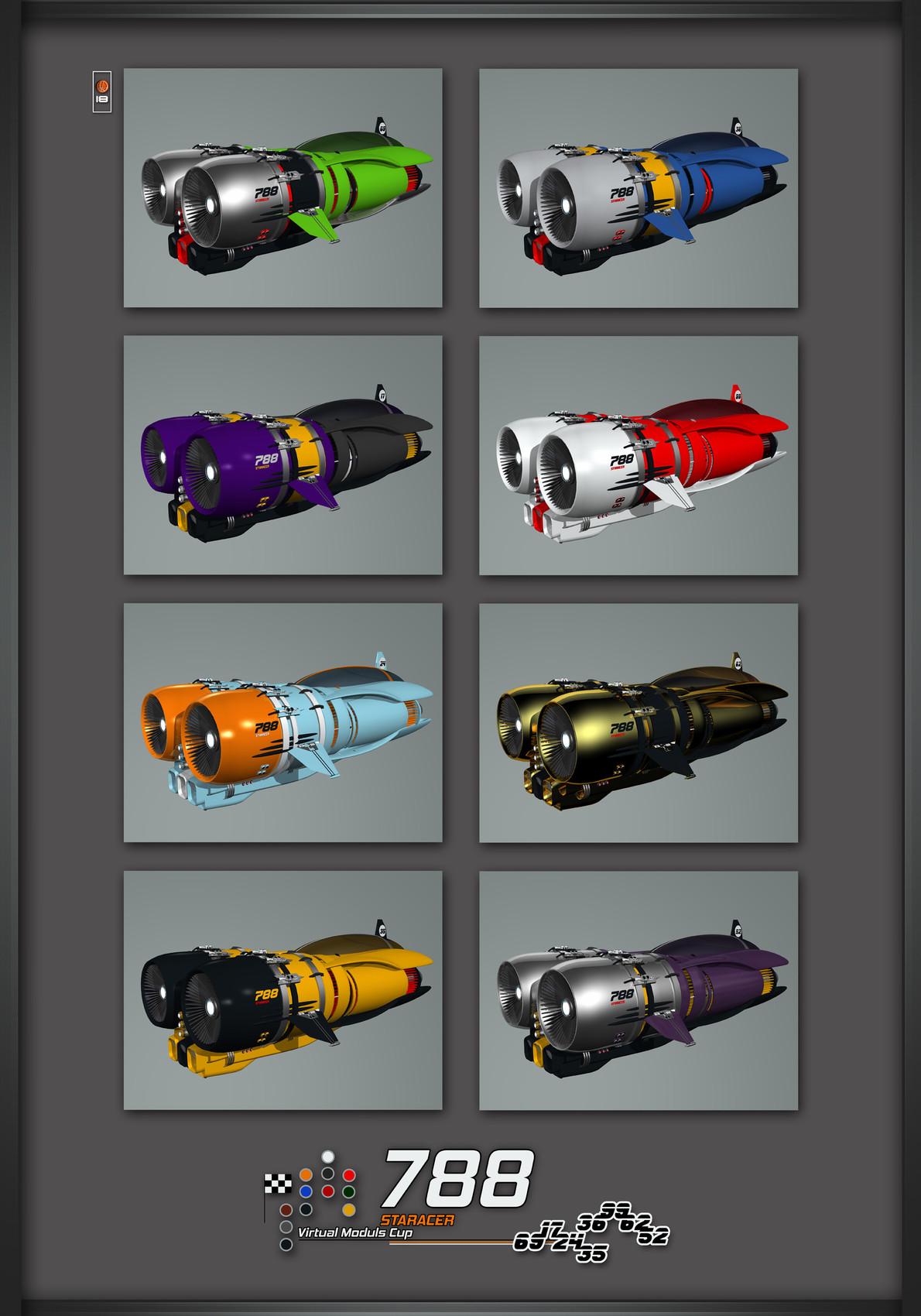The height and width of the screenshot is (1316, 921).
Task: Click the orange emblem badge numbered 18
Action: (x=102, y=91)
